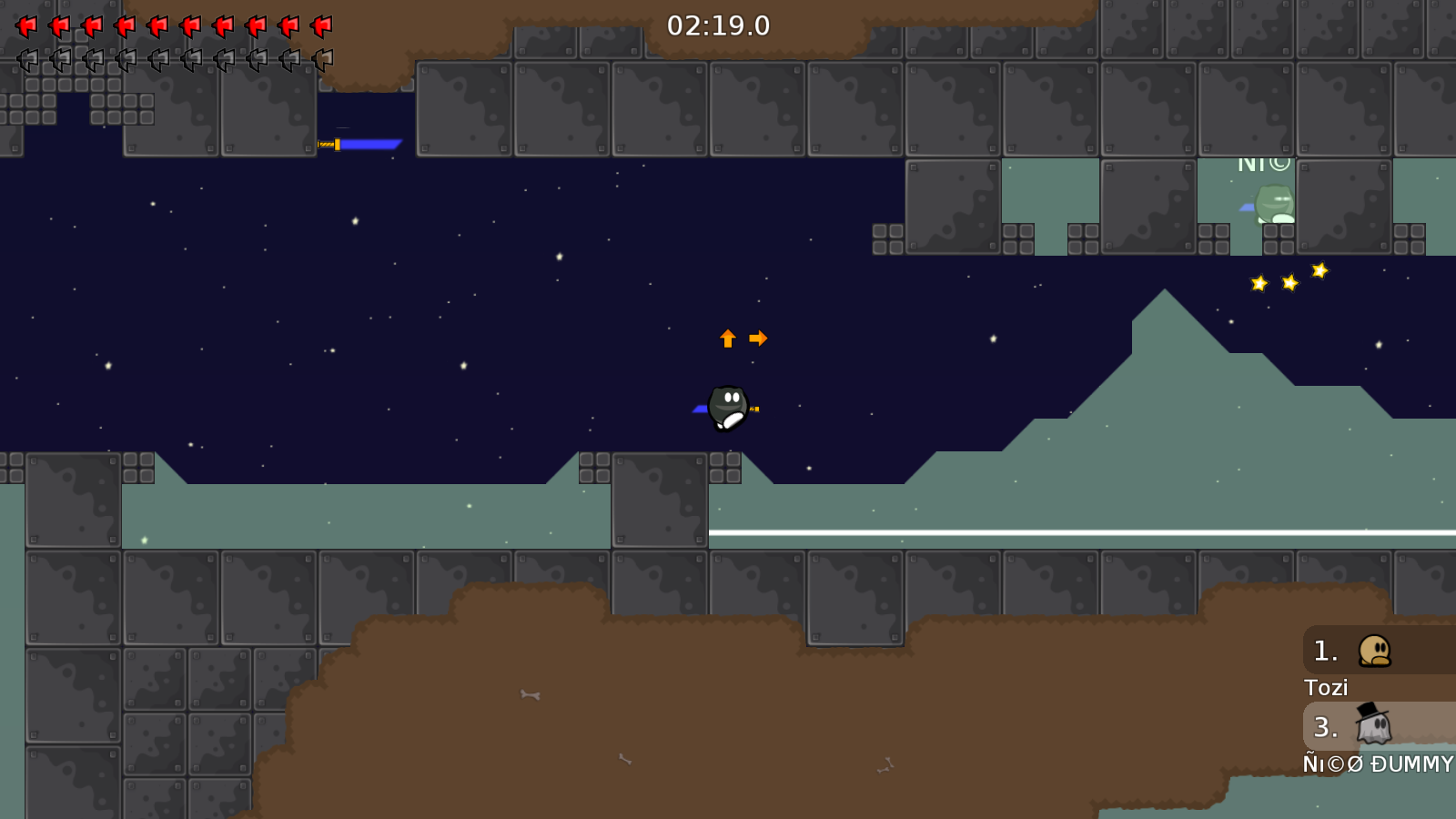The height and width of the screenshot is (819, 1456).
Task: Click the last red heart in health row
Action: coord(320,25)
